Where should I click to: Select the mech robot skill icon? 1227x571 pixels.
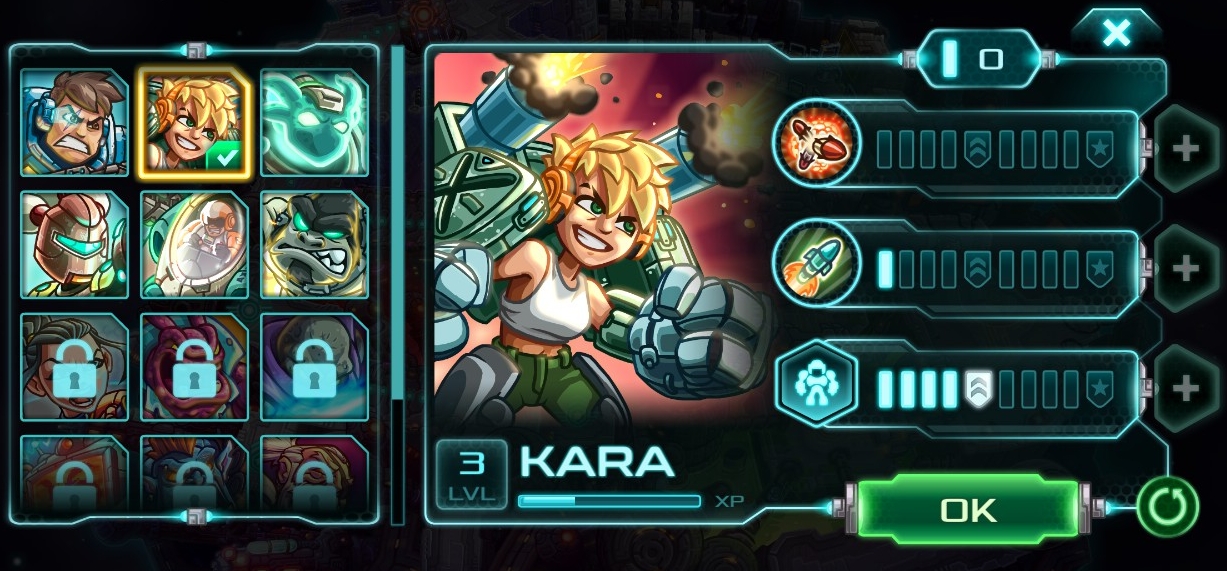point(817,383)
